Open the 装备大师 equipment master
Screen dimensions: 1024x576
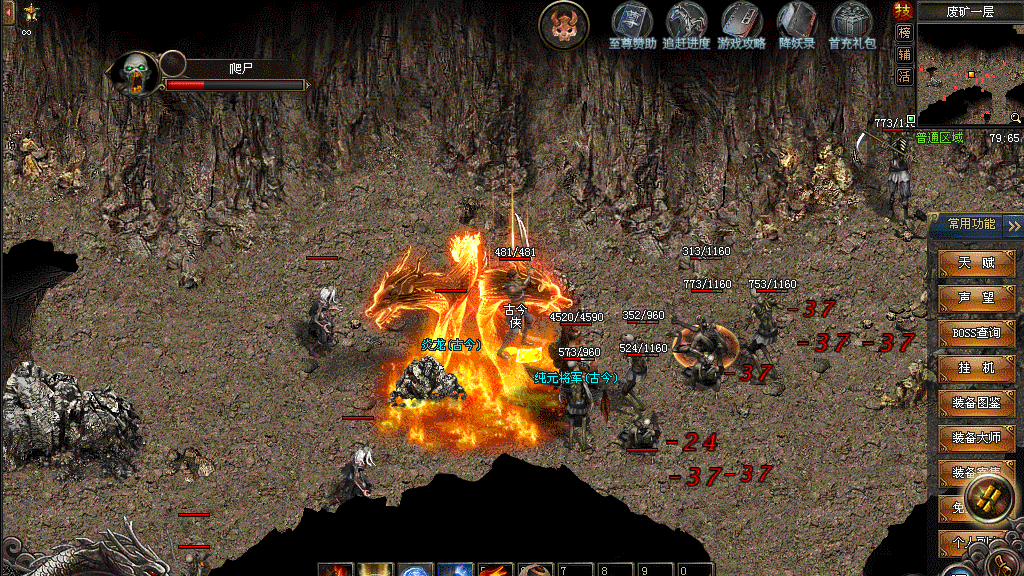tap(976, 438)
